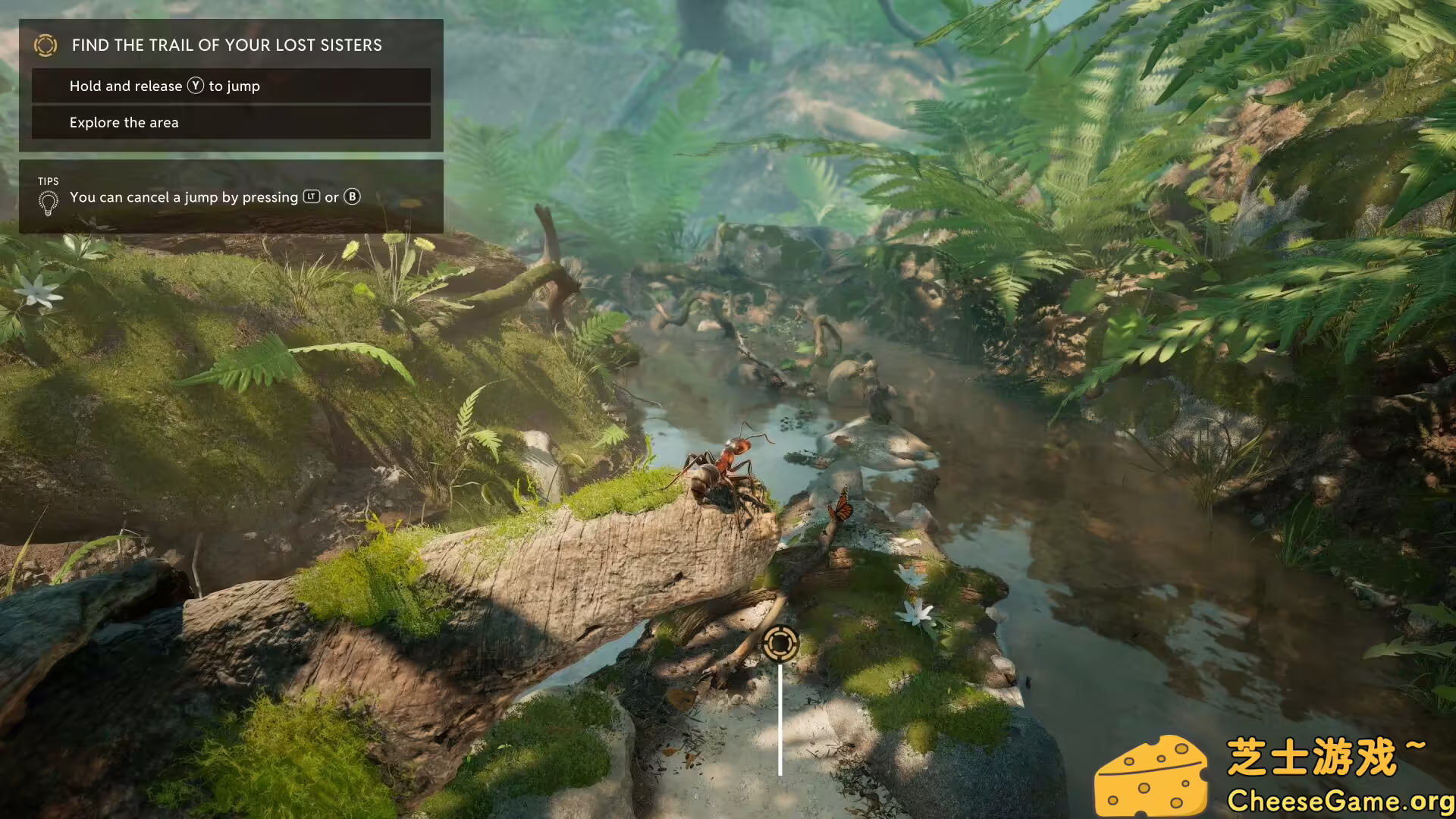Click the lightbulb icon in the TIPS panel
1456x819 pixels.
[49, 201]
